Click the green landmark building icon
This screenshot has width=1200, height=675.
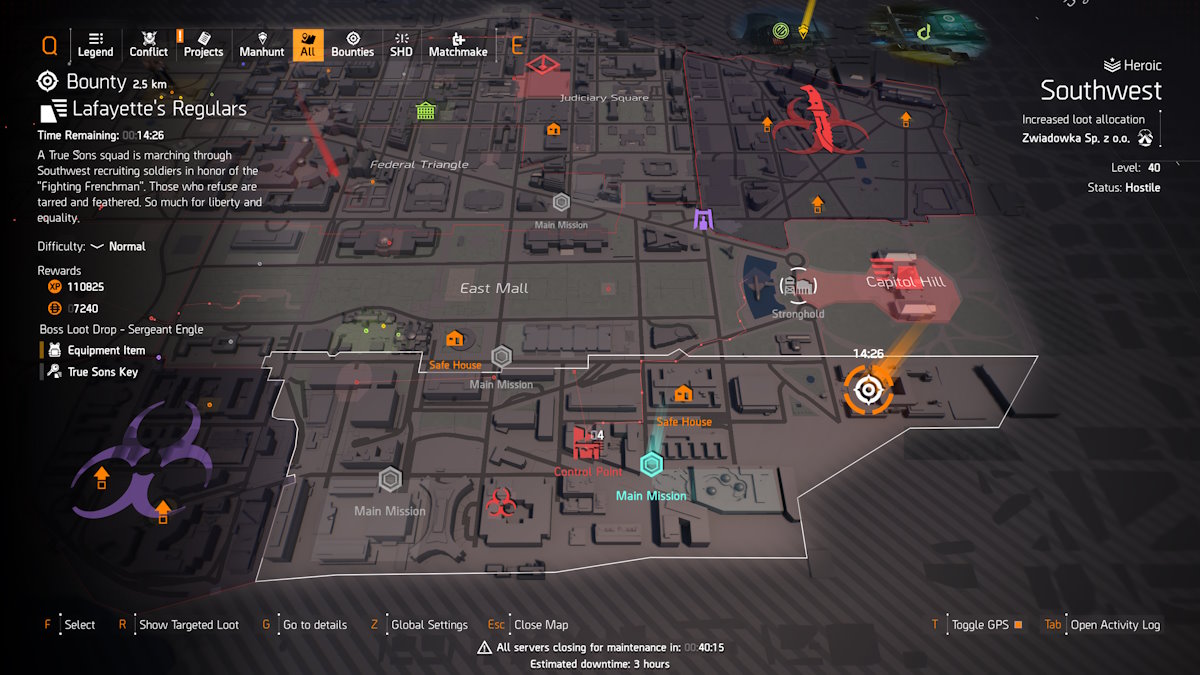click(426, 111)
